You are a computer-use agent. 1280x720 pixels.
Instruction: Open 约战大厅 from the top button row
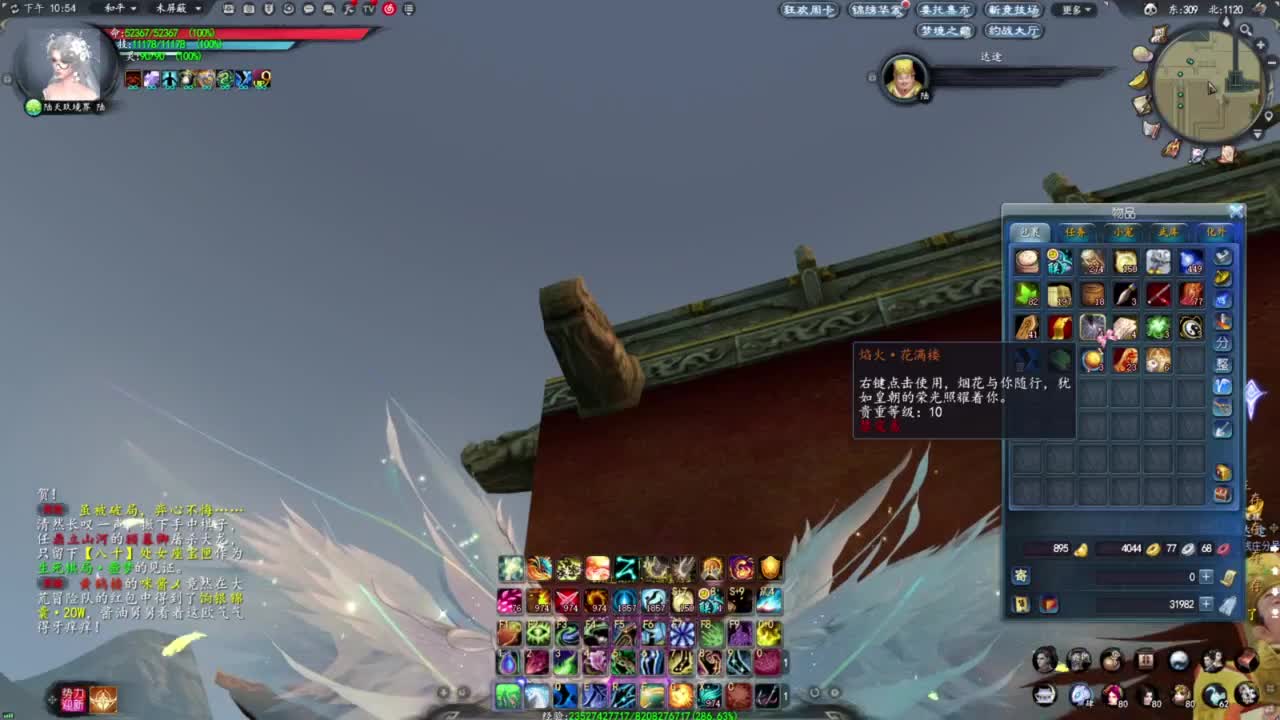[1013, 31]
